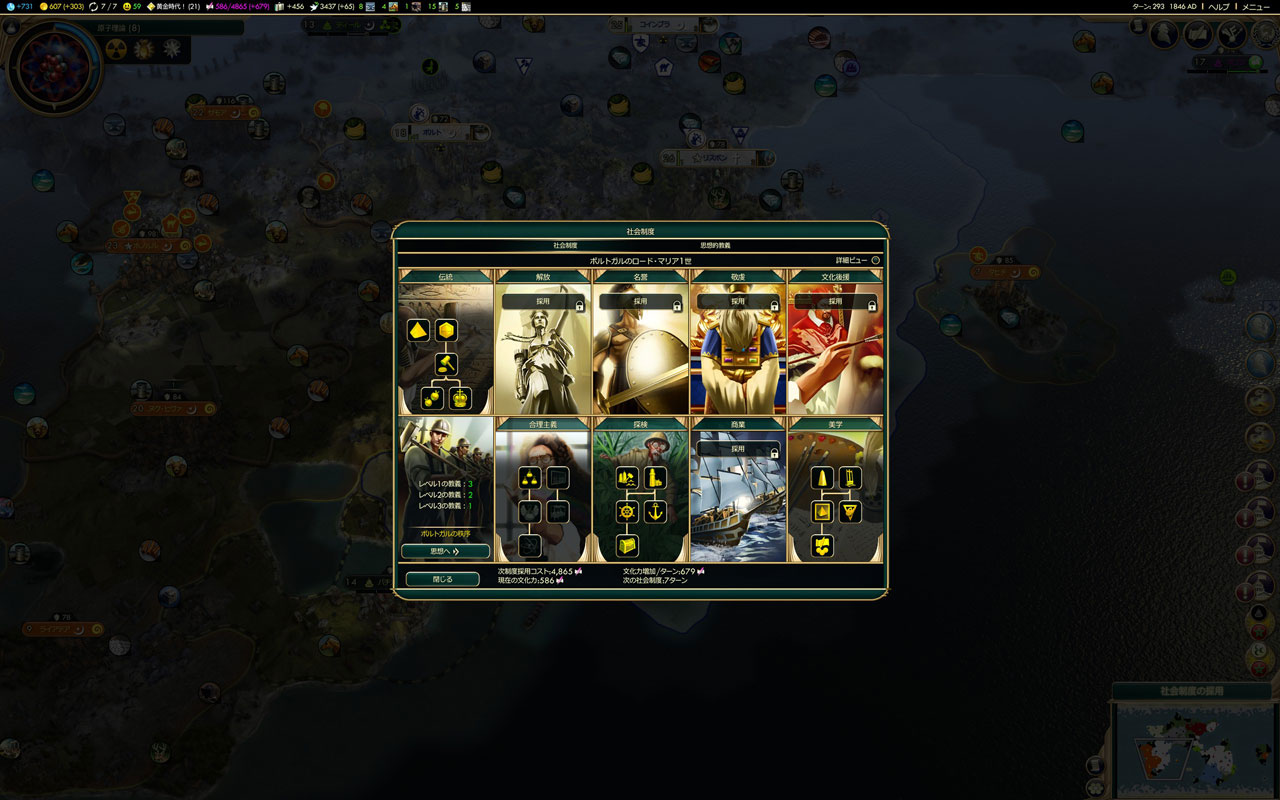Close the social policies window with 閉じる

(442, 579)
